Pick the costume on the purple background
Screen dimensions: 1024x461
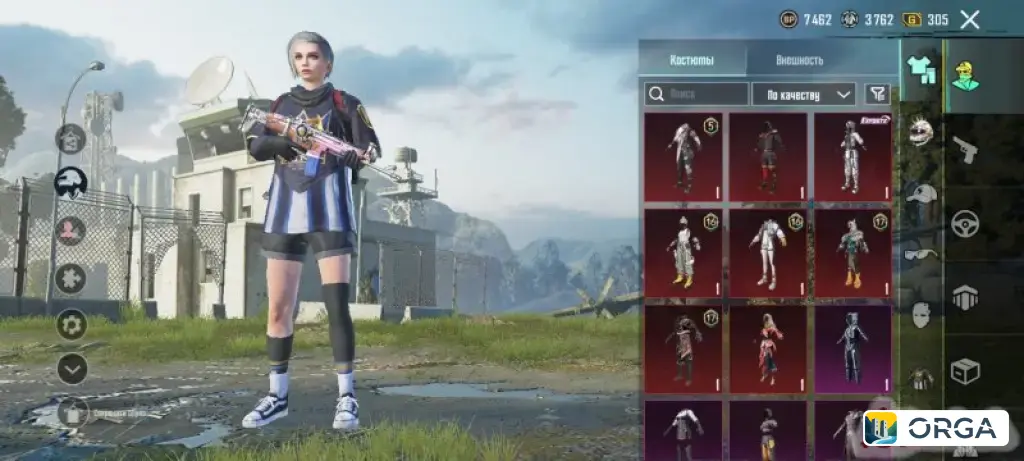tap(852, 349)
